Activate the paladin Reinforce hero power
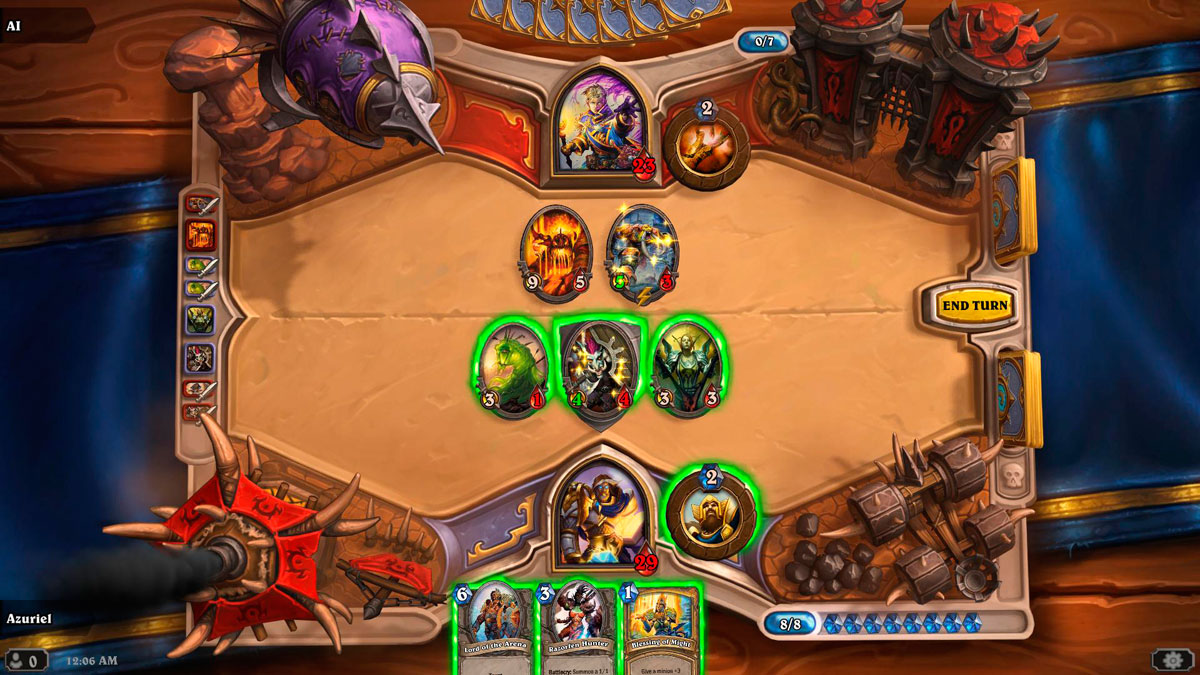This screenshot has height=675, width=1200. 710,512
